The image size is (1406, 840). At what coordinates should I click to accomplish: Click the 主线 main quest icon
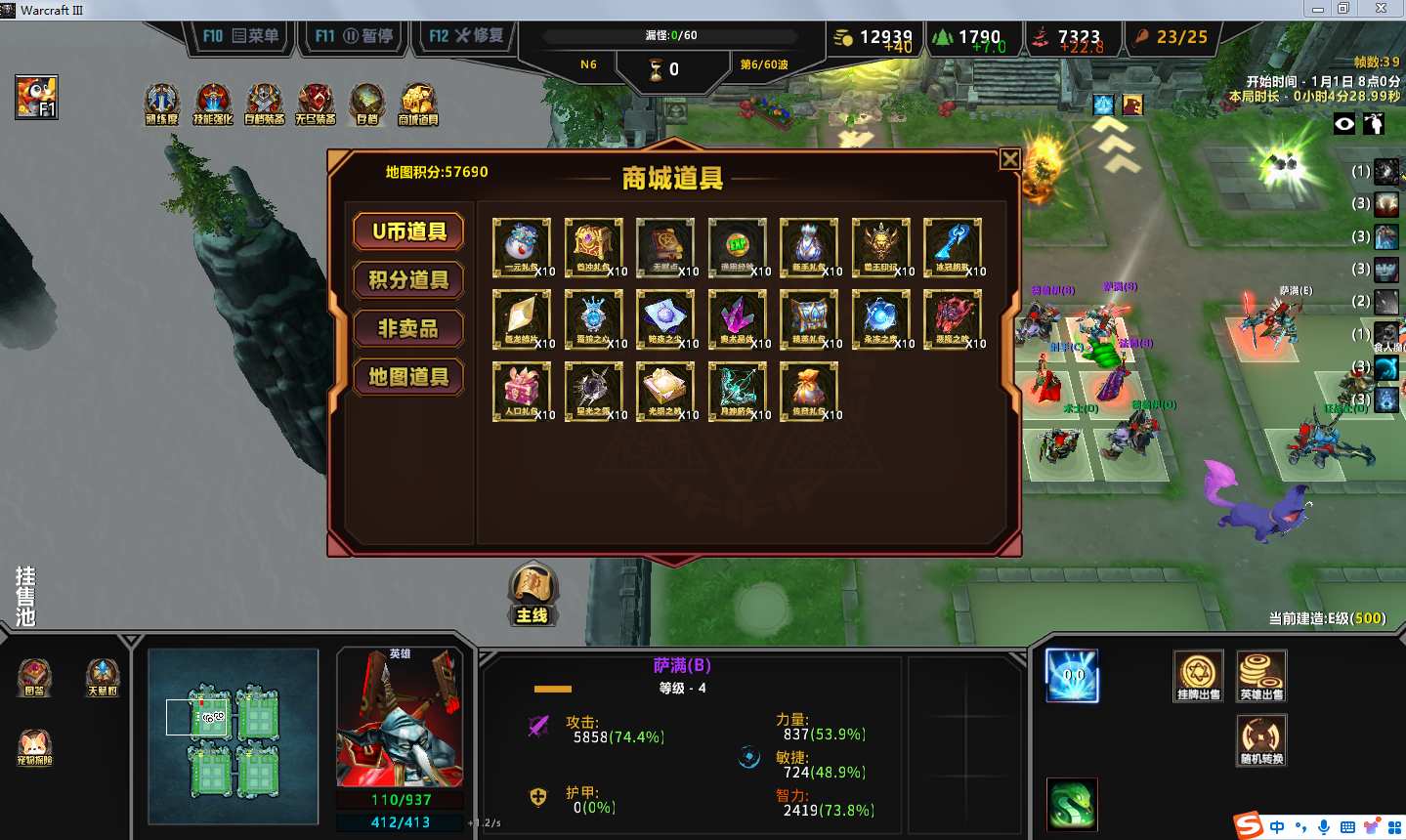533,593
